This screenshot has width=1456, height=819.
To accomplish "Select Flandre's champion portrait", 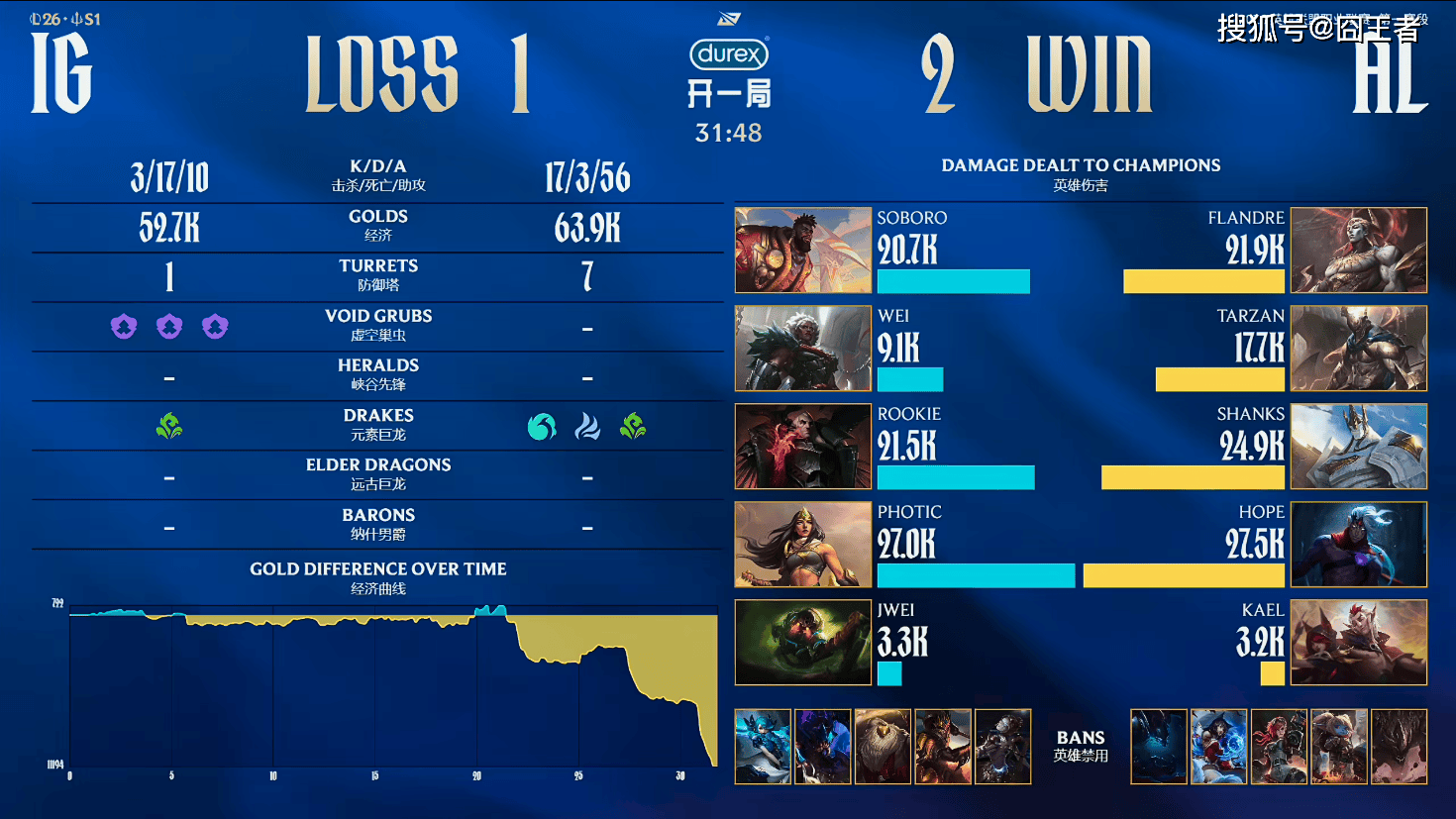I will tap(1359, 250).
